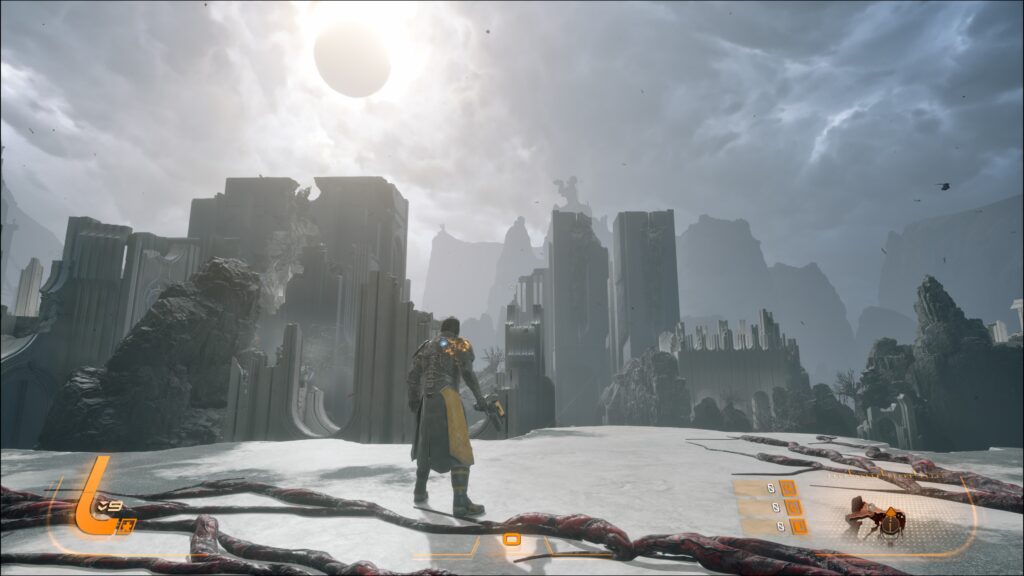Click the orange plus icon beside the health gauge
1024x576 pixels.
coord(125,527)
